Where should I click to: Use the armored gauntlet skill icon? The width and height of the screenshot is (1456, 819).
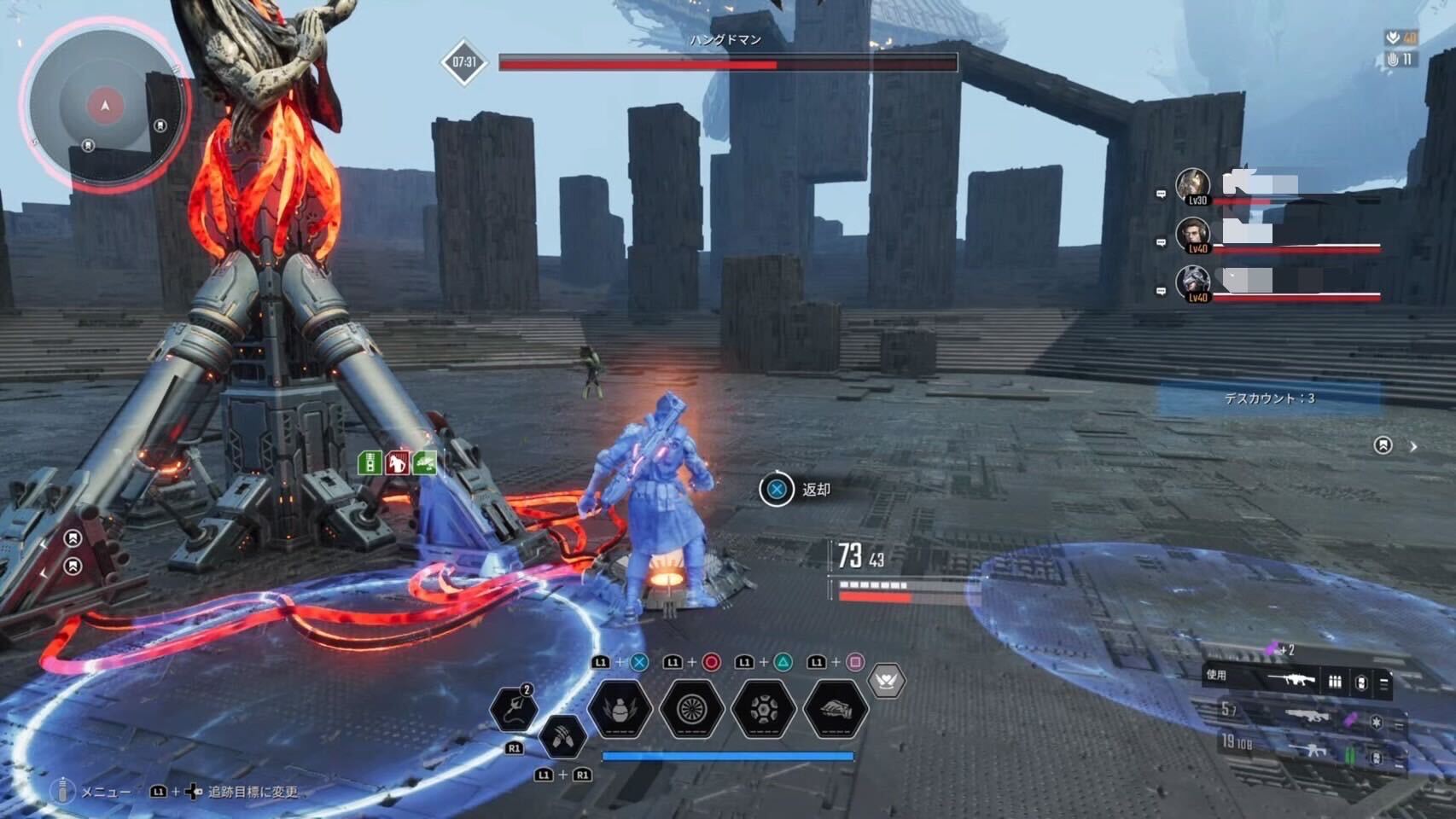tap(835, 708)
